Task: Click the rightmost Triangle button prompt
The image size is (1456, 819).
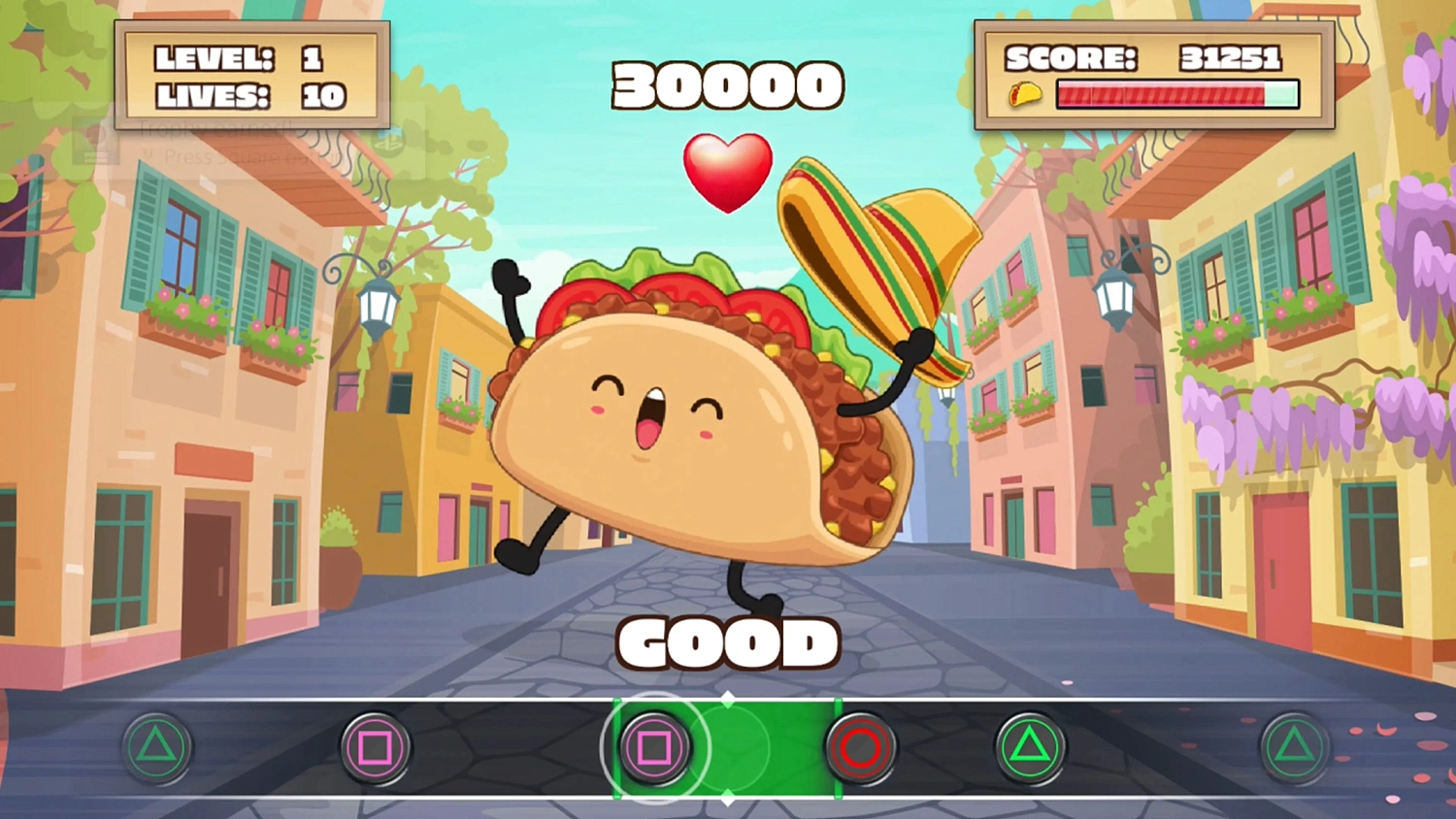Action: tap(1295, 747)
